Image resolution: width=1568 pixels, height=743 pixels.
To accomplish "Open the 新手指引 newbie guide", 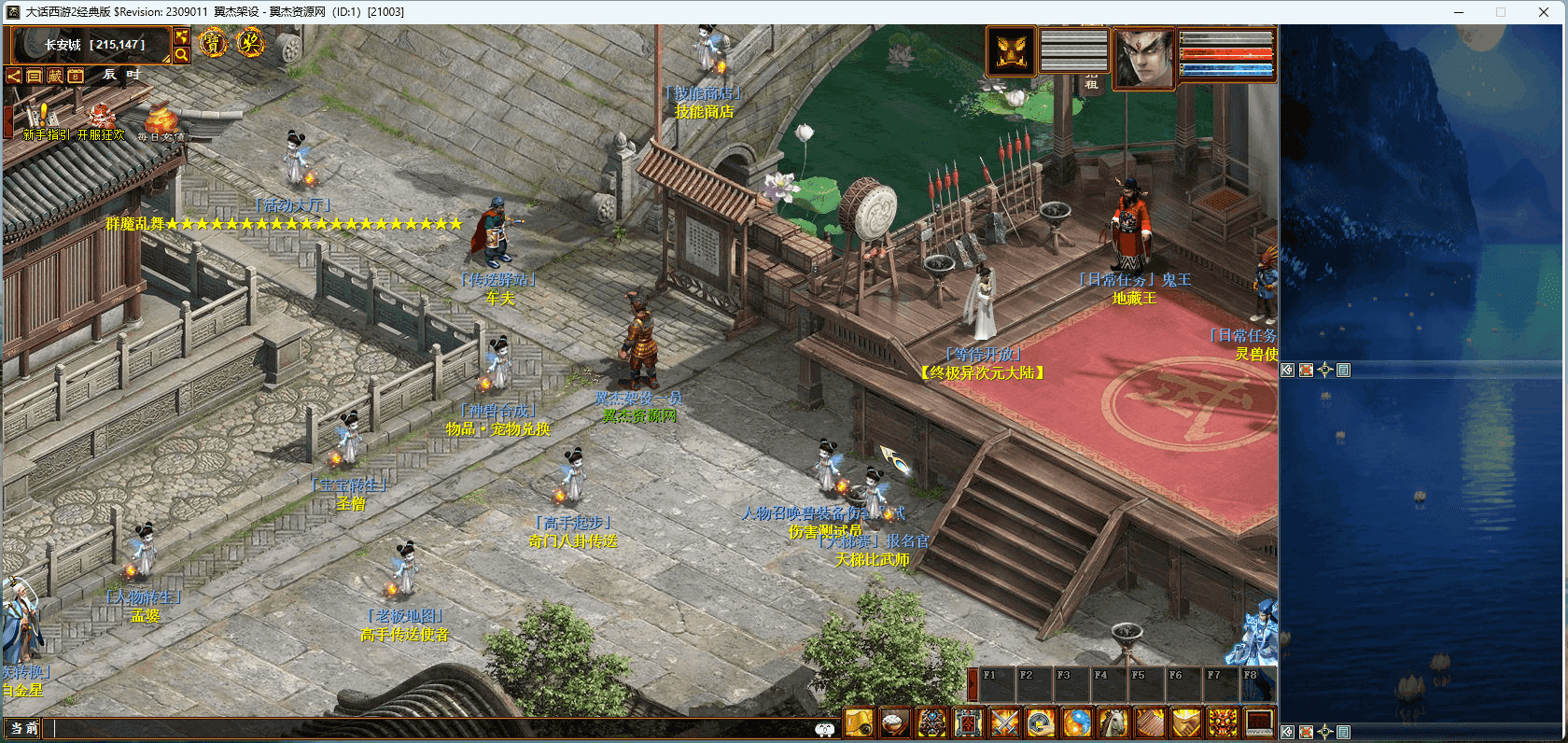I will click(43, 121).
